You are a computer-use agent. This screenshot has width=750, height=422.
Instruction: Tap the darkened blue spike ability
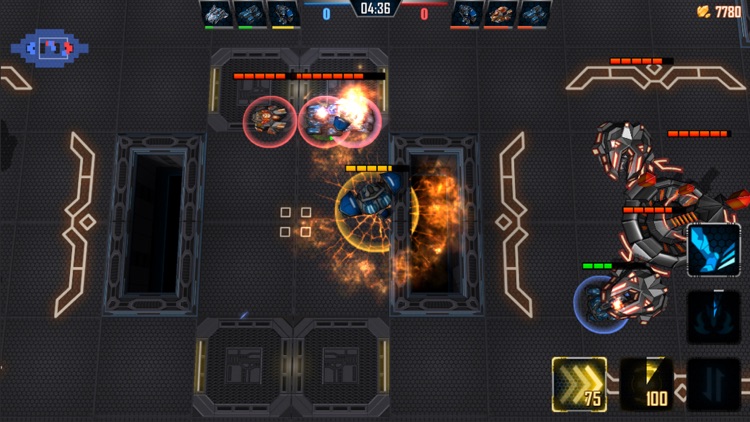tap(713, 317)
